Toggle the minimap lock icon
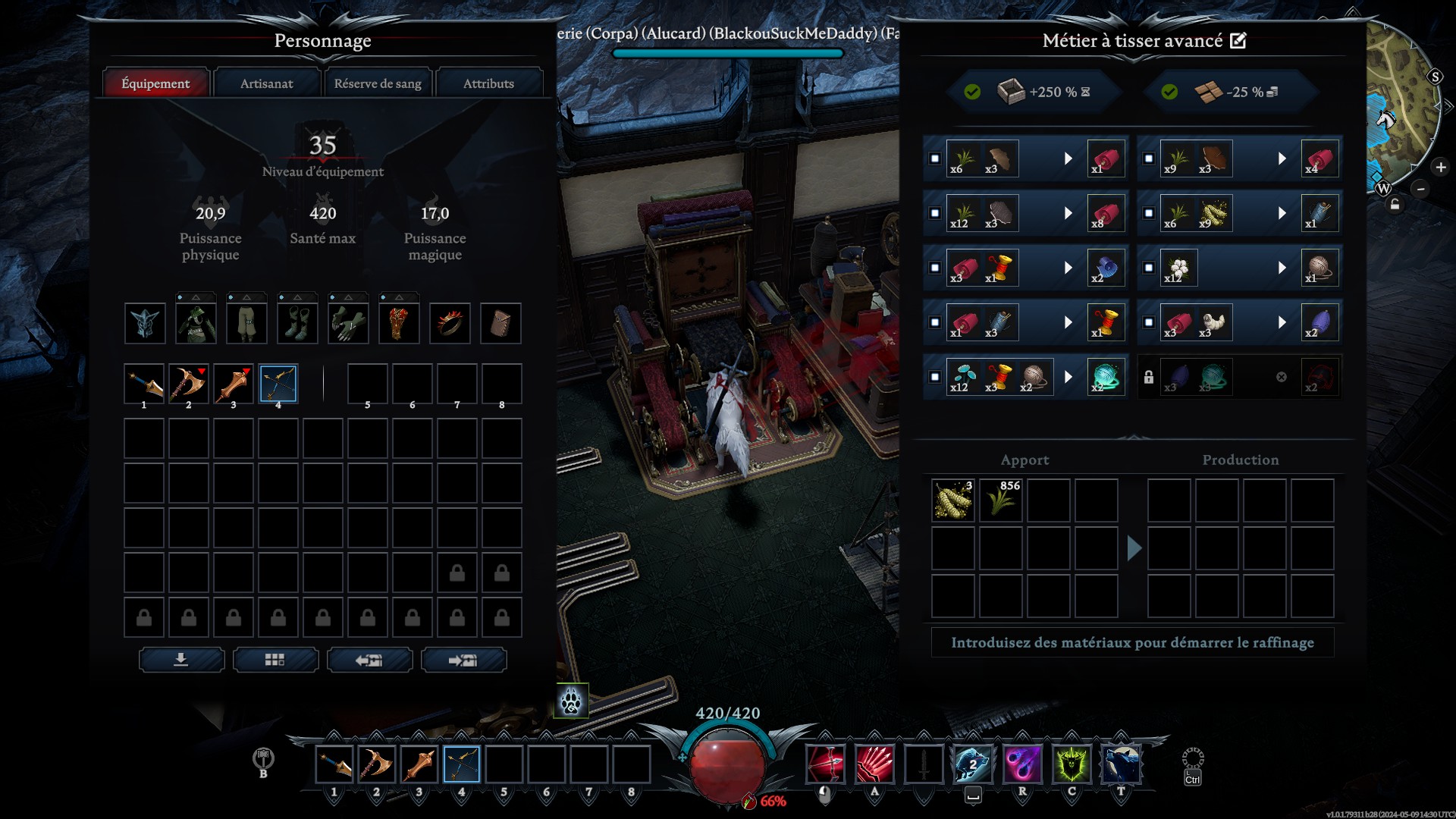Viewport: 1456px width, 819px height. pyautogui.click(x=1395, y=205)
